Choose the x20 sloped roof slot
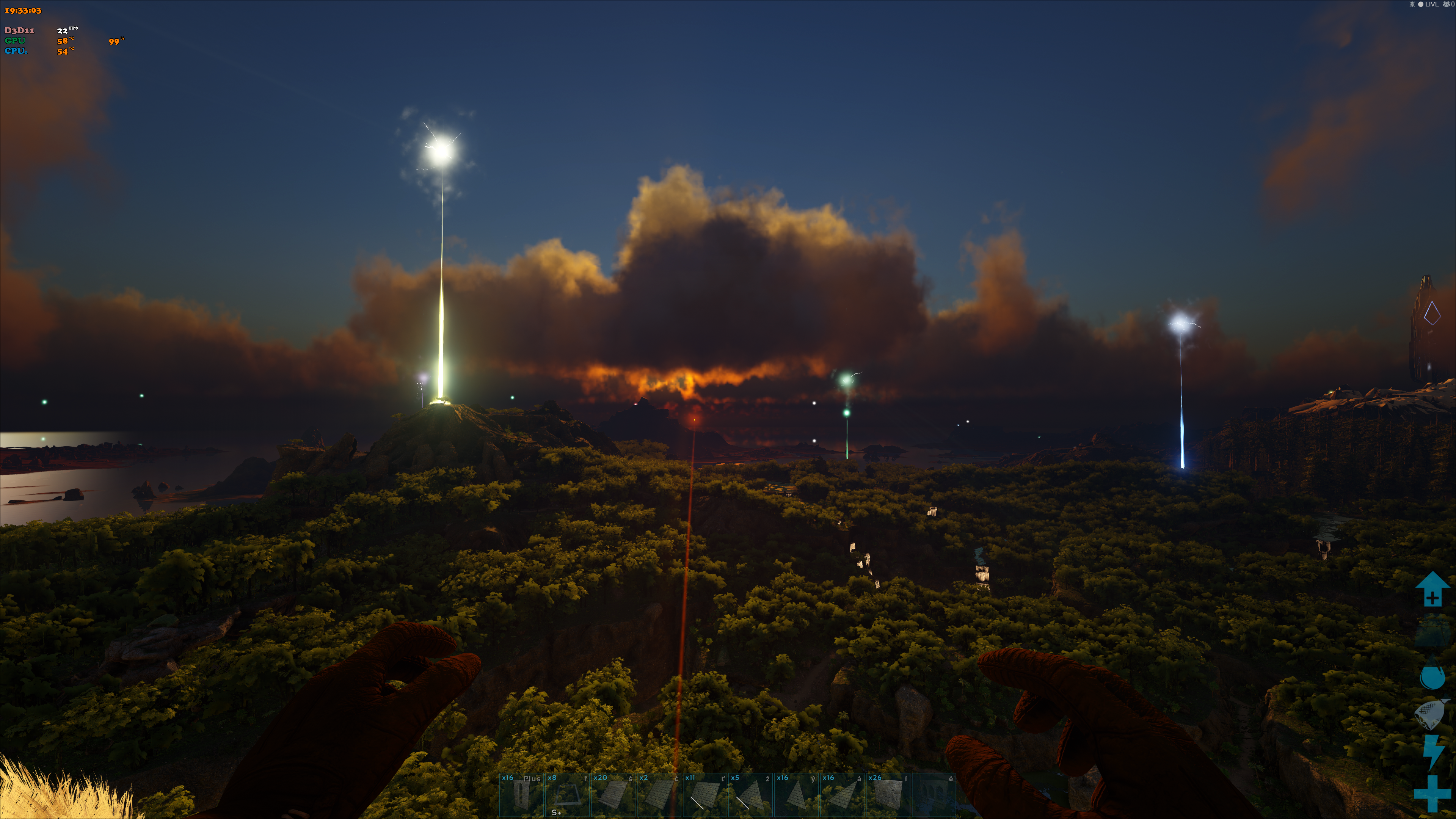1456x819 pixels. (x=613, y=794)
